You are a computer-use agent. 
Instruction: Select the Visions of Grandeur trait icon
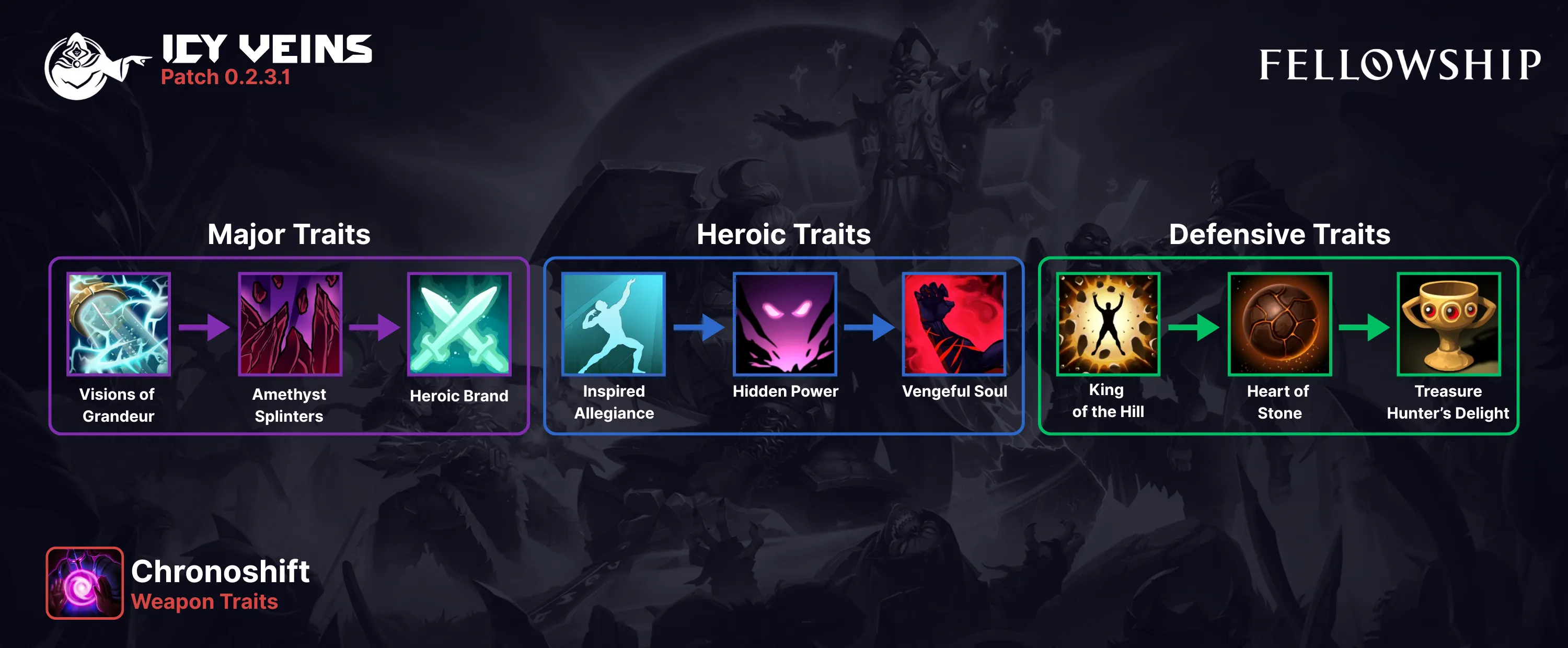[x=119, y=323]
